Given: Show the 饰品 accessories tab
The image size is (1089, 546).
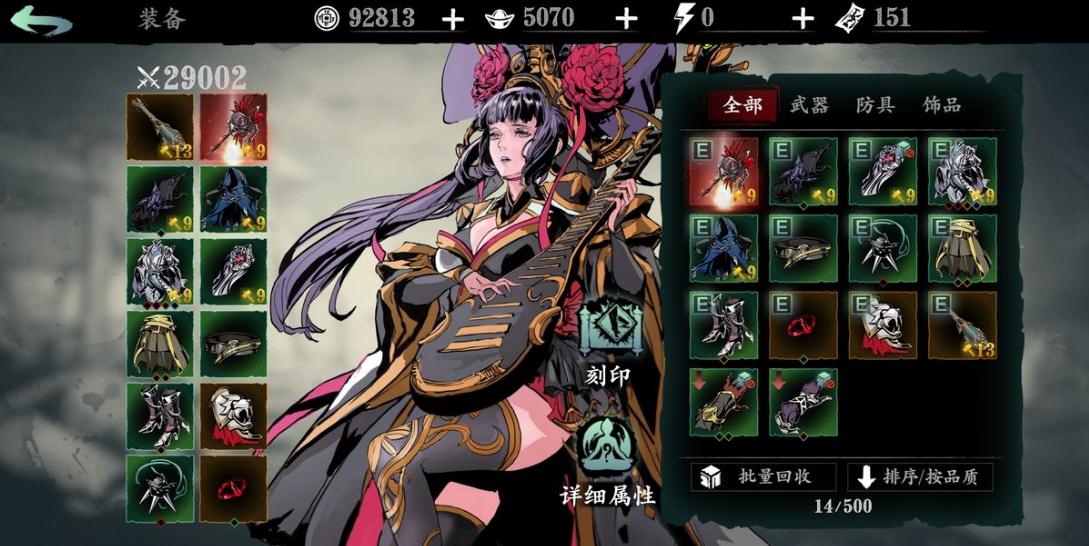Looking at the screenshot, I should point(941,105).
